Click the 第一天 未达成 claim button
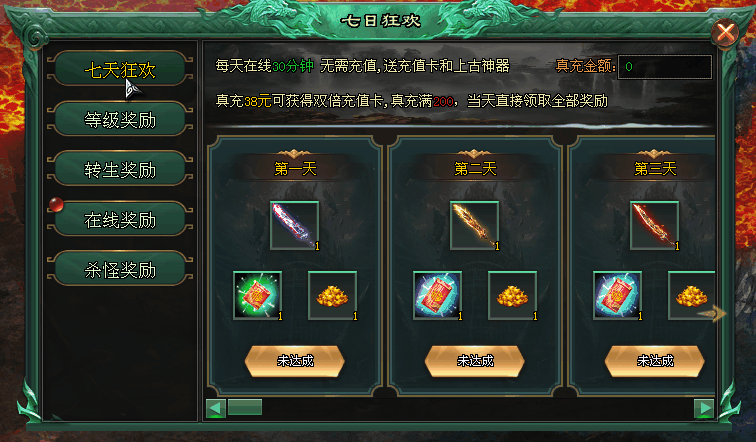Viewport: 756px width, 442px height. pyautogui.click(x=294, y=360)
